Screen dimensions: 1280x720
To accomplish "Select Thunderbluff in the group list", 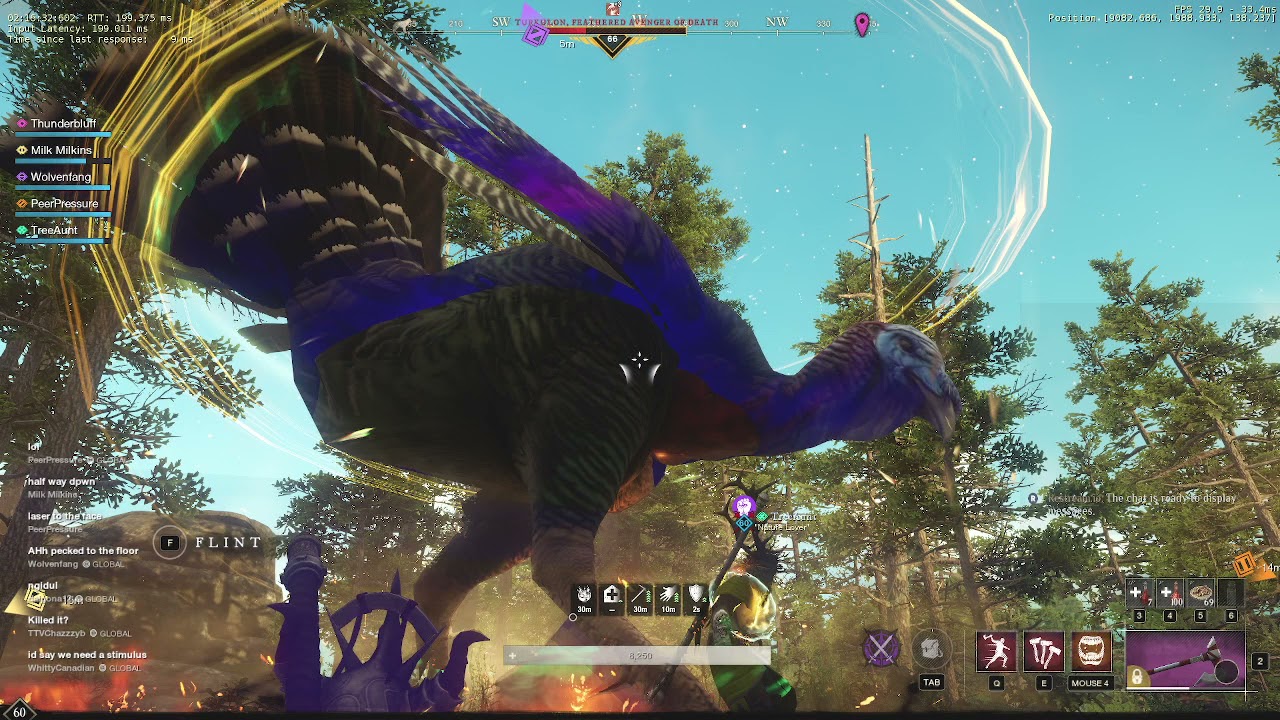I will (x=63, y=124).
